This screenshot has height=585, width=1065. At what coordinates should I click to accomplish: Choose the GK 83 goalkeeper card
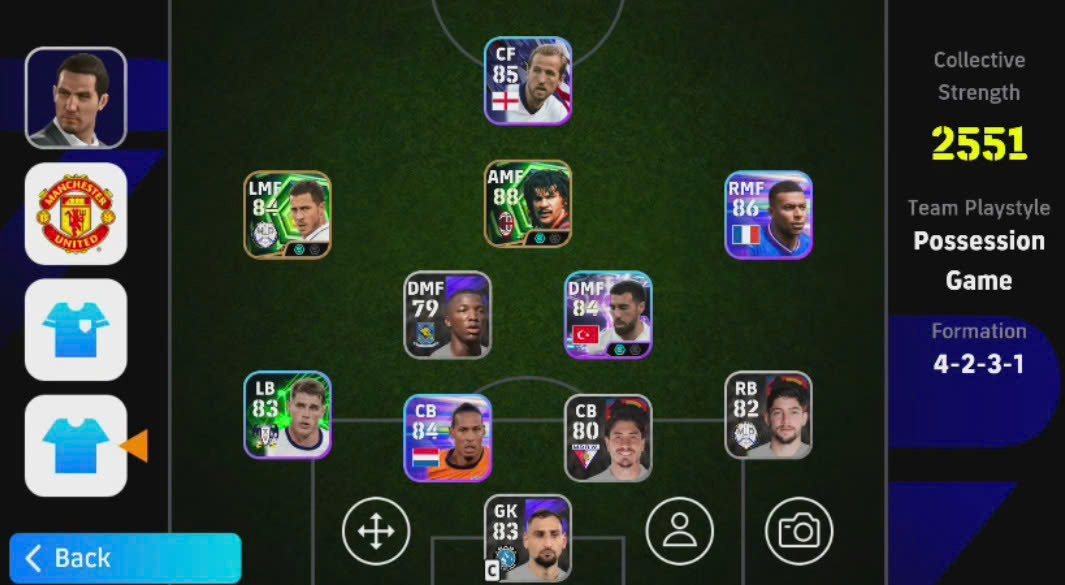(528, 537)
